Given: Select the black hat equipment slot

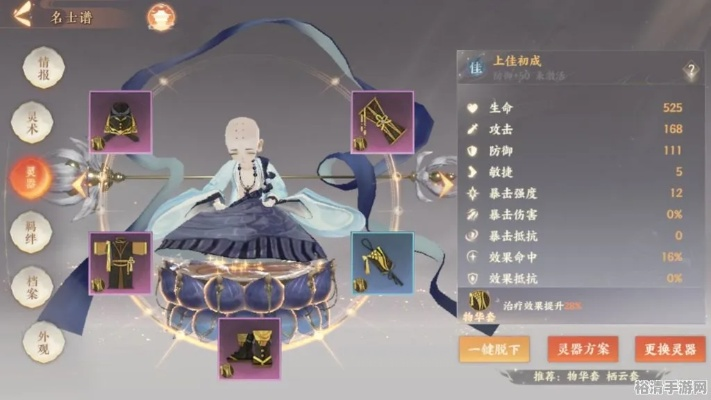Looking at the screenshot, I should [x=120, y=122].
